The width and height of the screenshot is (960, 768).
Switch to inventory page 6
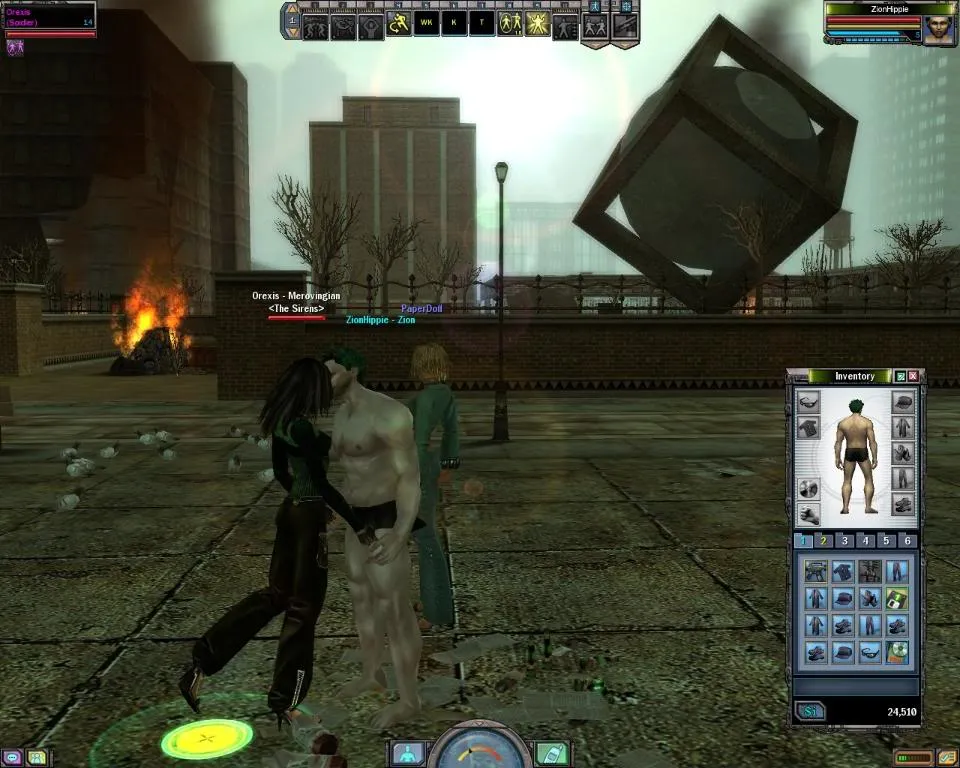click(x=907, y=541)
